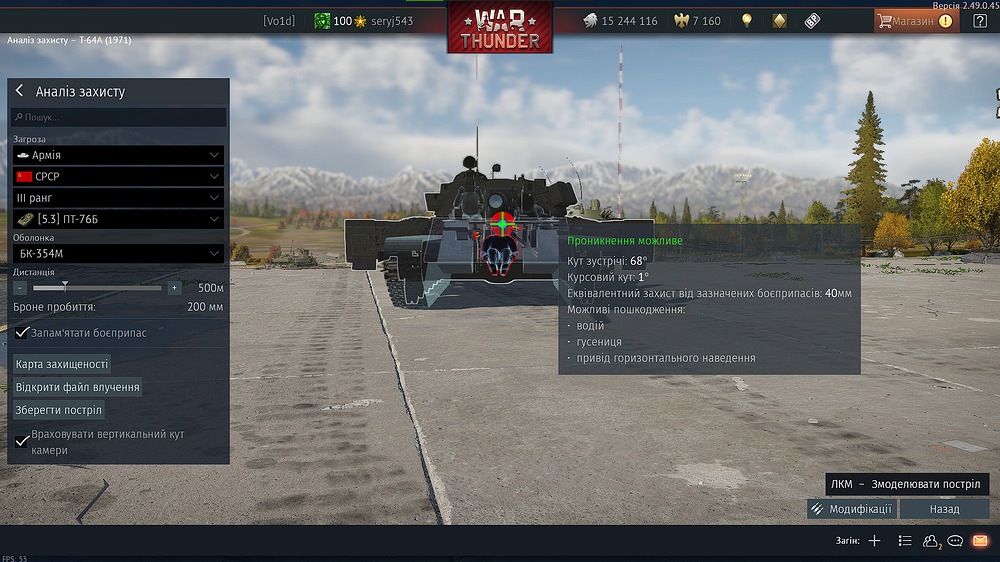This screenshot has width=1000, height=562.
Task: Open the Магазин shop
Action: click(x=914, y=20)
